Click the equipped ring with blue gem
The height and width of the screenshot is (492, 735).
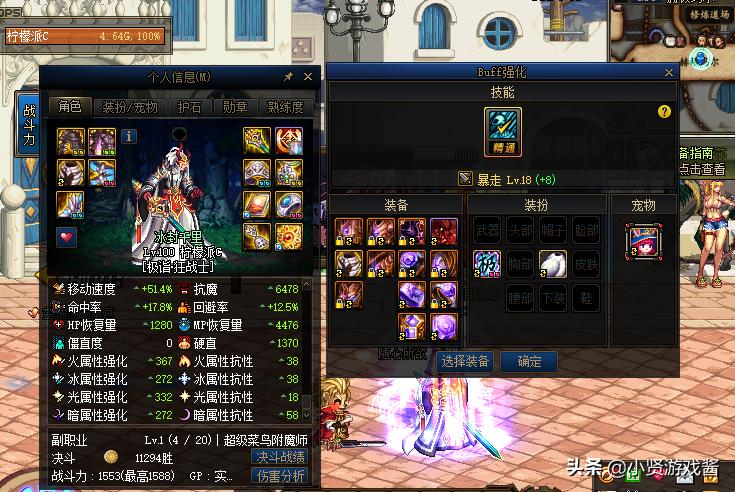click(288, 204)
